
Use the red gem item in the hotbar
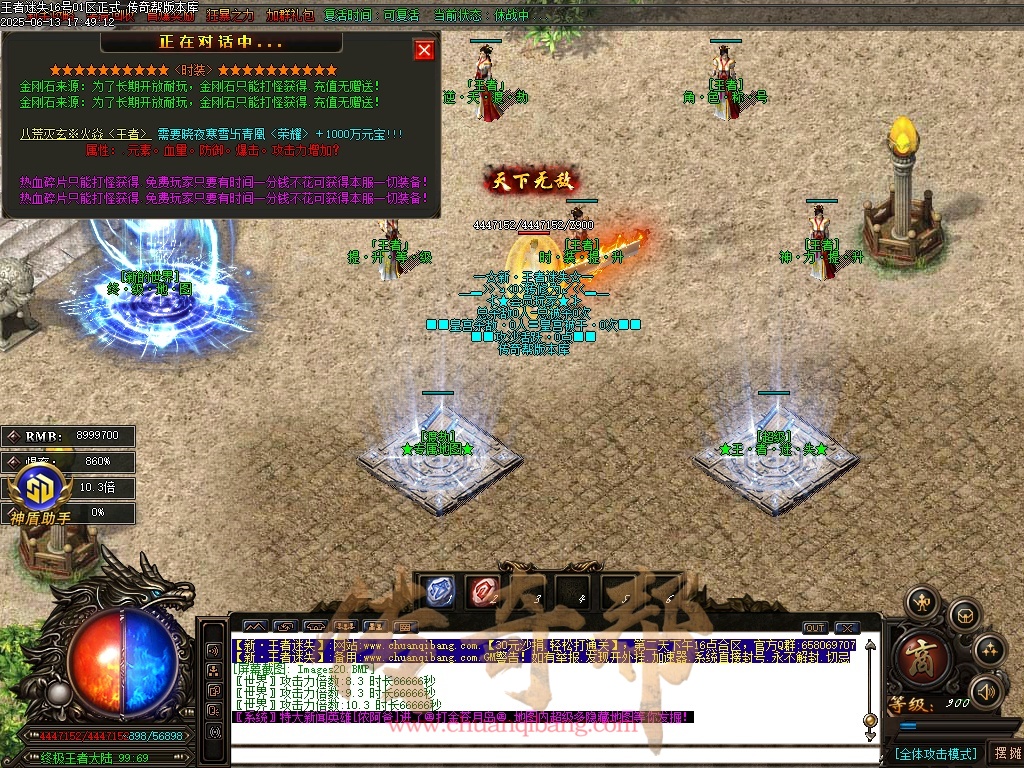click(482, 591)
